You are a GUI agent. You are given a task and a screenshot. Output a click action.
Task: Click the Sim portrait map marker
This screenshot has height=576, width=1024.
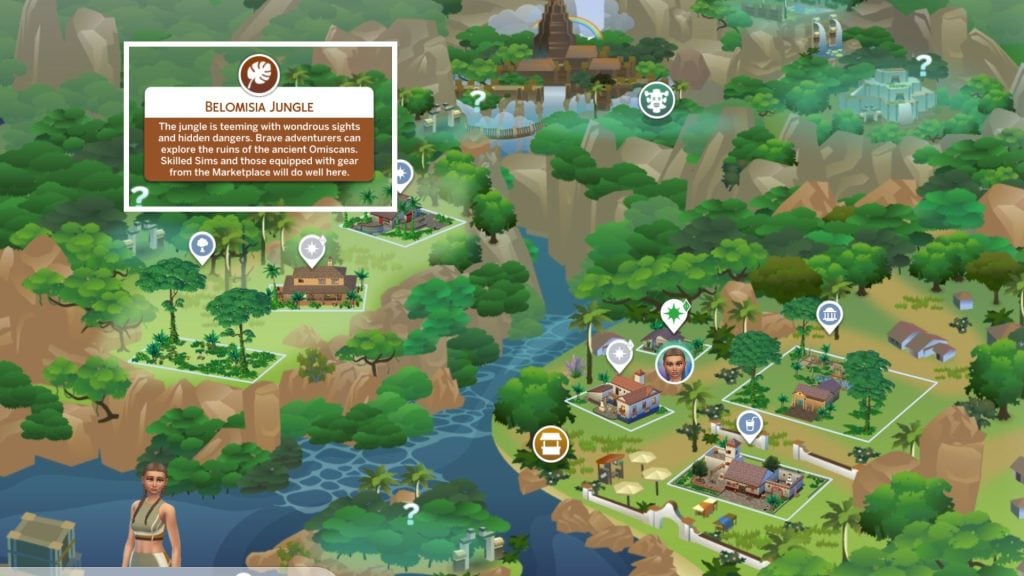pos(673,363)
